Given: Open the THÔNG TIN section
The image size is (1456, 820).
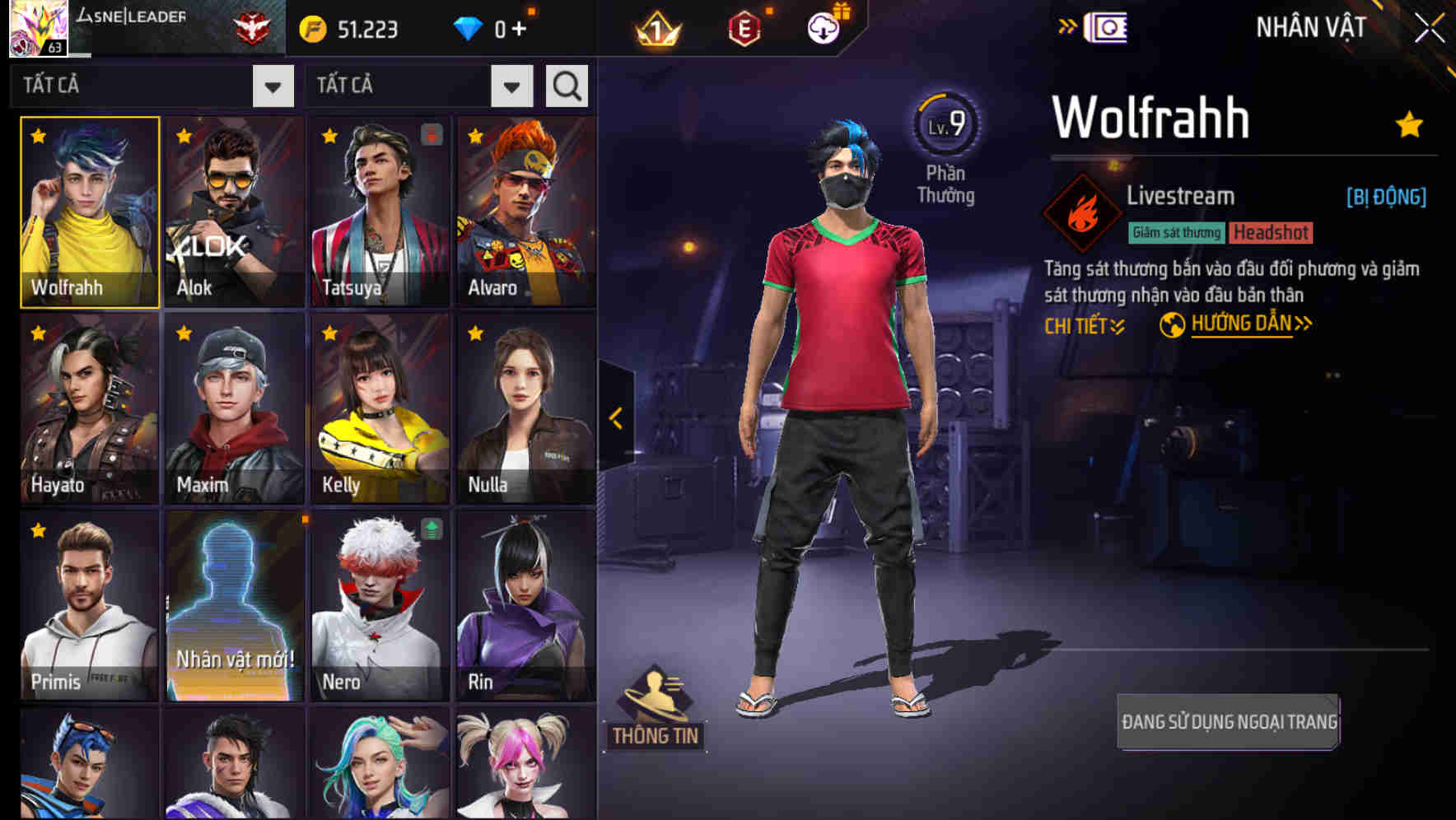Looking at the screenshot, I should click(x=656, y=735).
